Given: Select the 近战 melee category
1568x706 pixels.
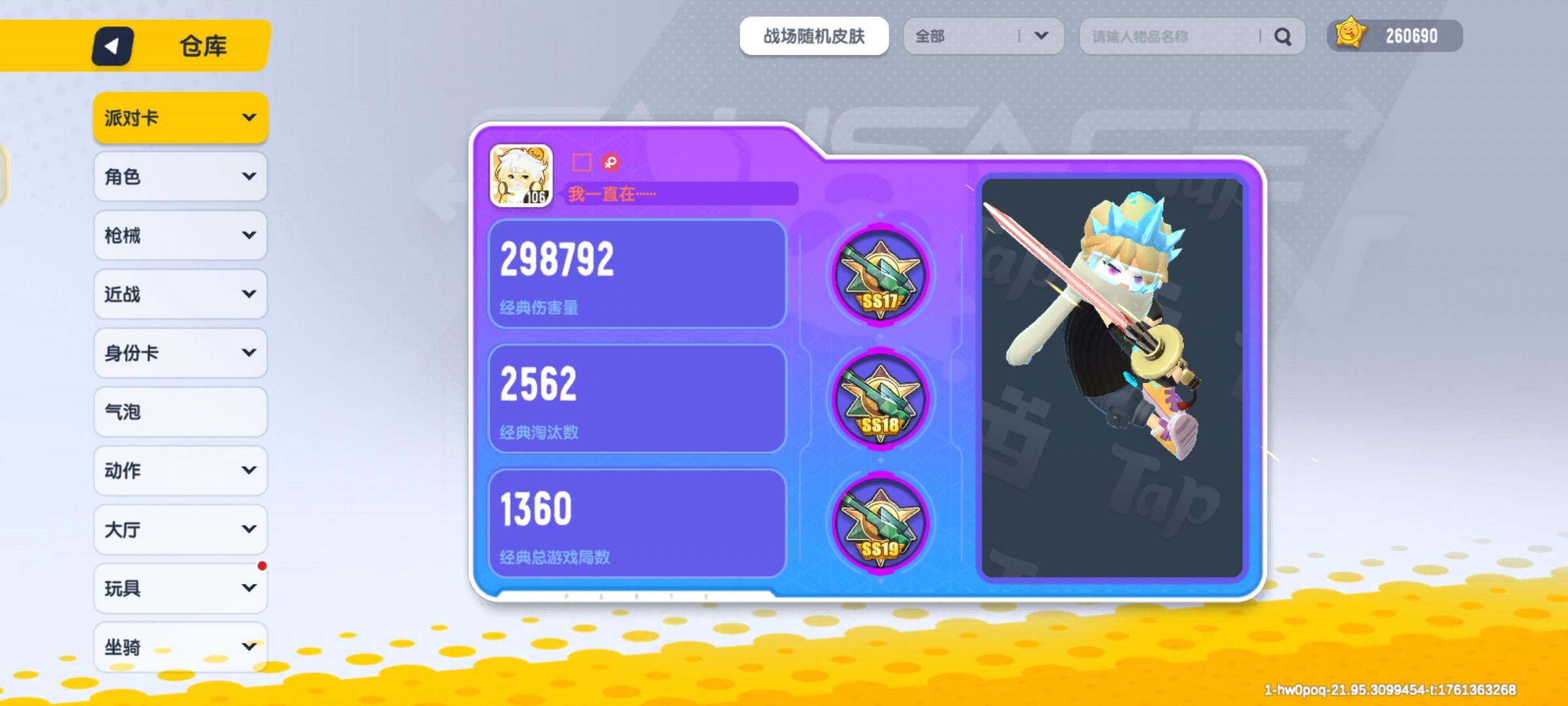Looking at the screenshot, I should click(180, 294).
